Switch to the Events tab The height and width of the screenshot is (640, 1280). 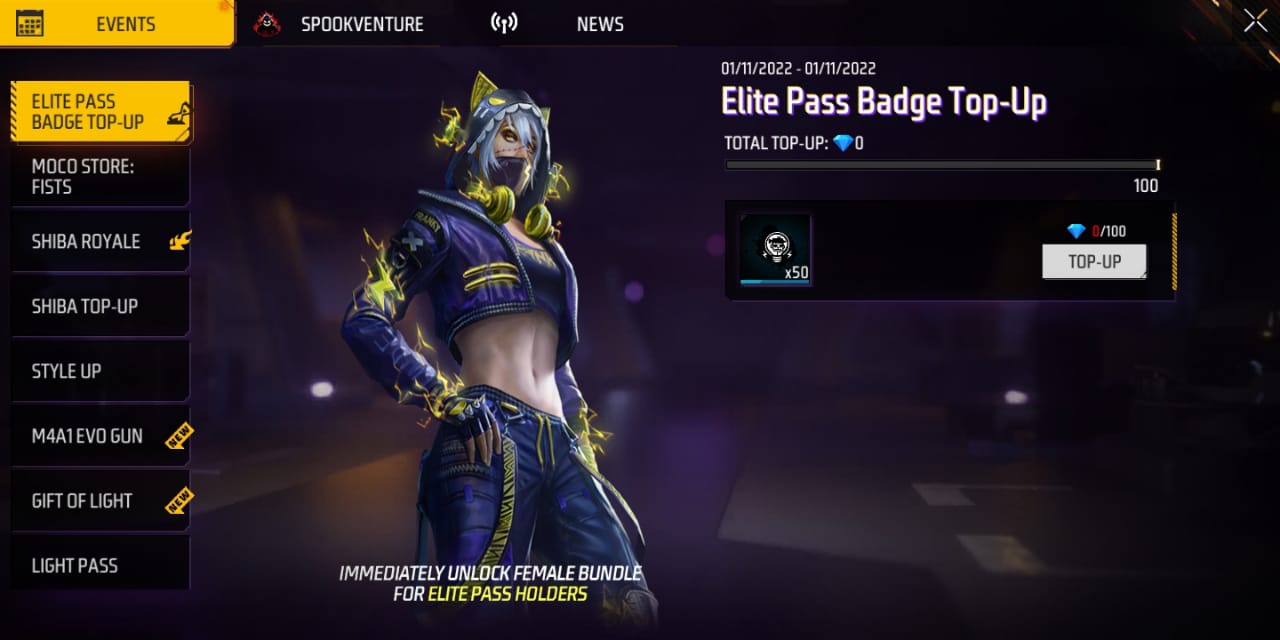pos(118,24)
